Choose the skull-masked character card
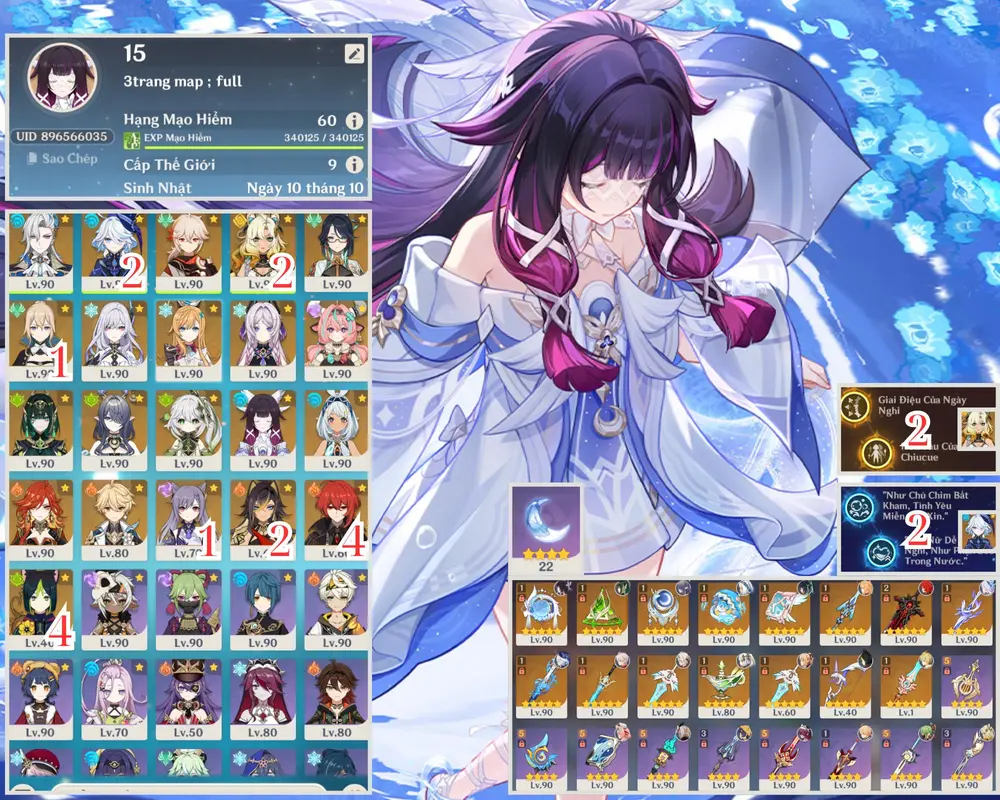This screenshot has width=1000, height=800. (x=114, y=607)
